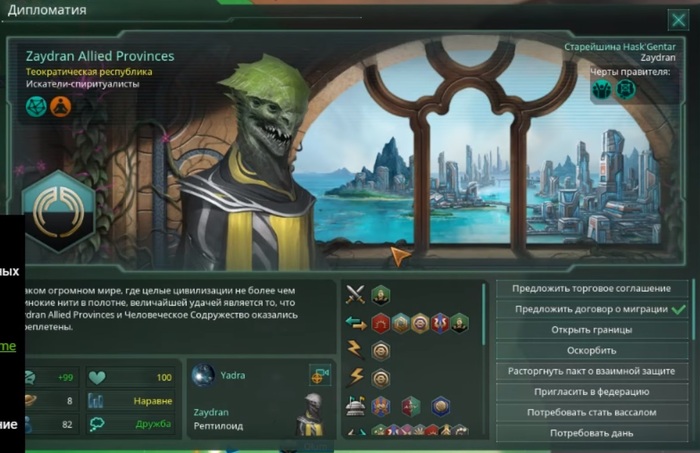Inspect the teal spiritualist ethic icon

click(x=37, y=106)
